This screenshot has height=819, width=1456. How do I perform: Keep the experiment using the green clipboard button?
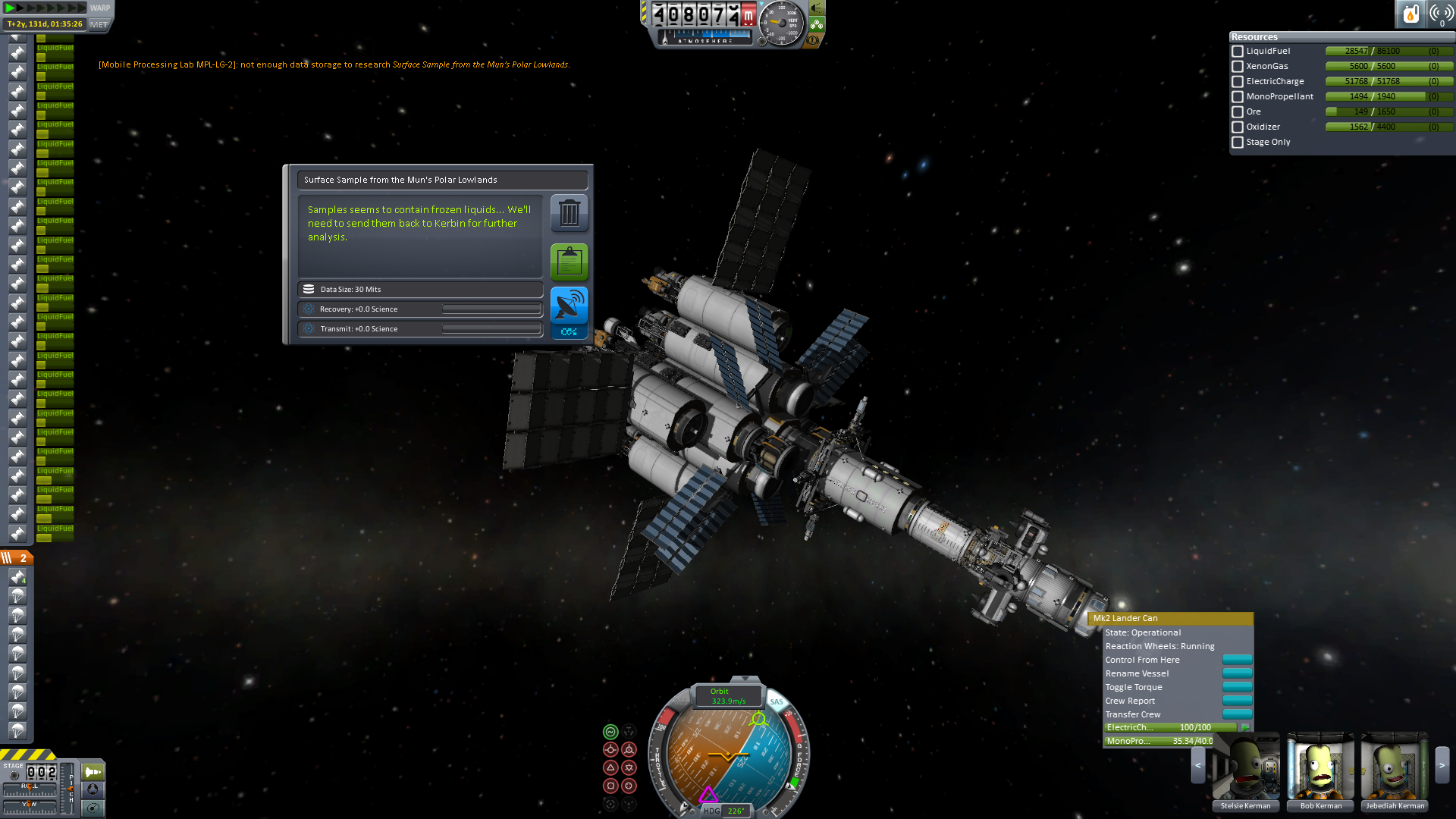pos(569,262)
